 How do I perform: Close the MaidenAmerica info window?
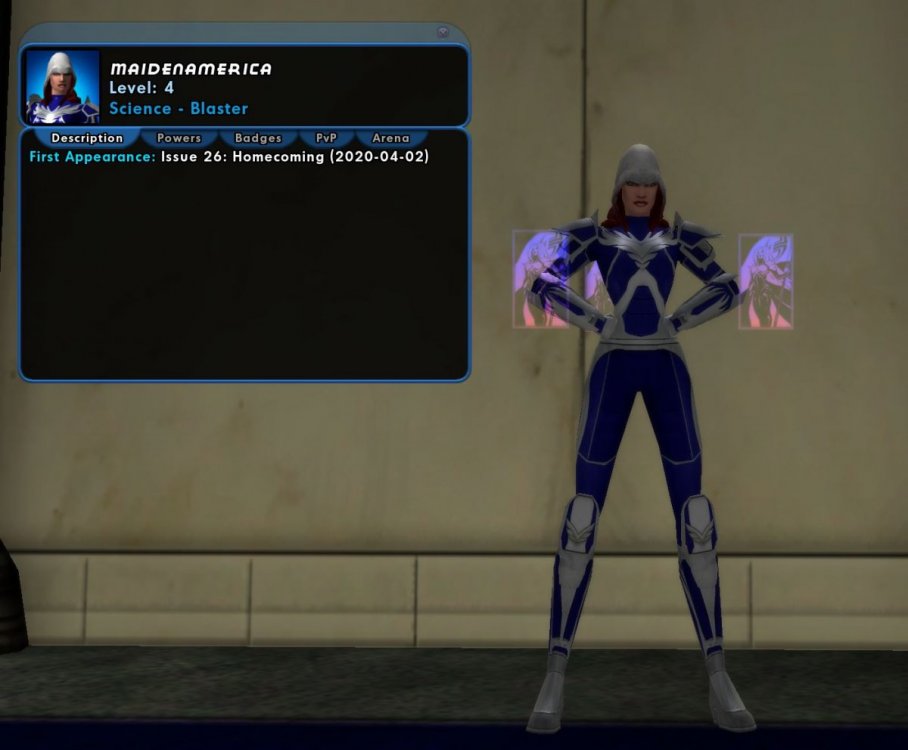pyautogui.click(x=443, y=32)
